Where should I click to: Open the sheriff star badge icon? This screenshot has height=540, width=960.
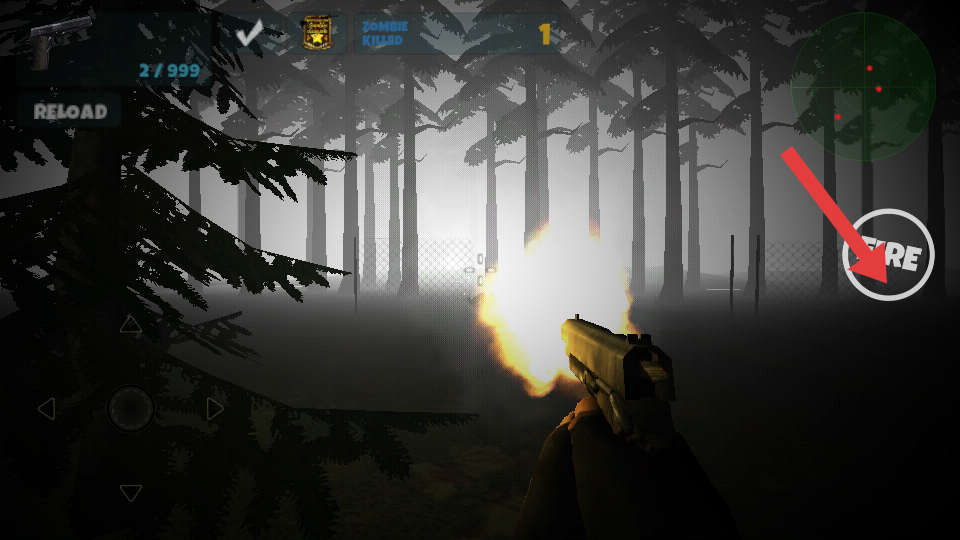coord(318,35)
